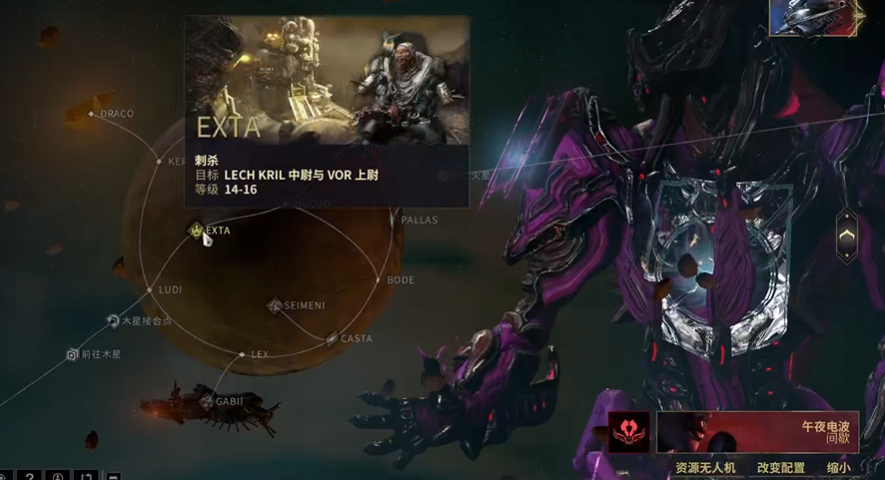
Task: Travel via the 前往木星 link
Action: [72, 354]
